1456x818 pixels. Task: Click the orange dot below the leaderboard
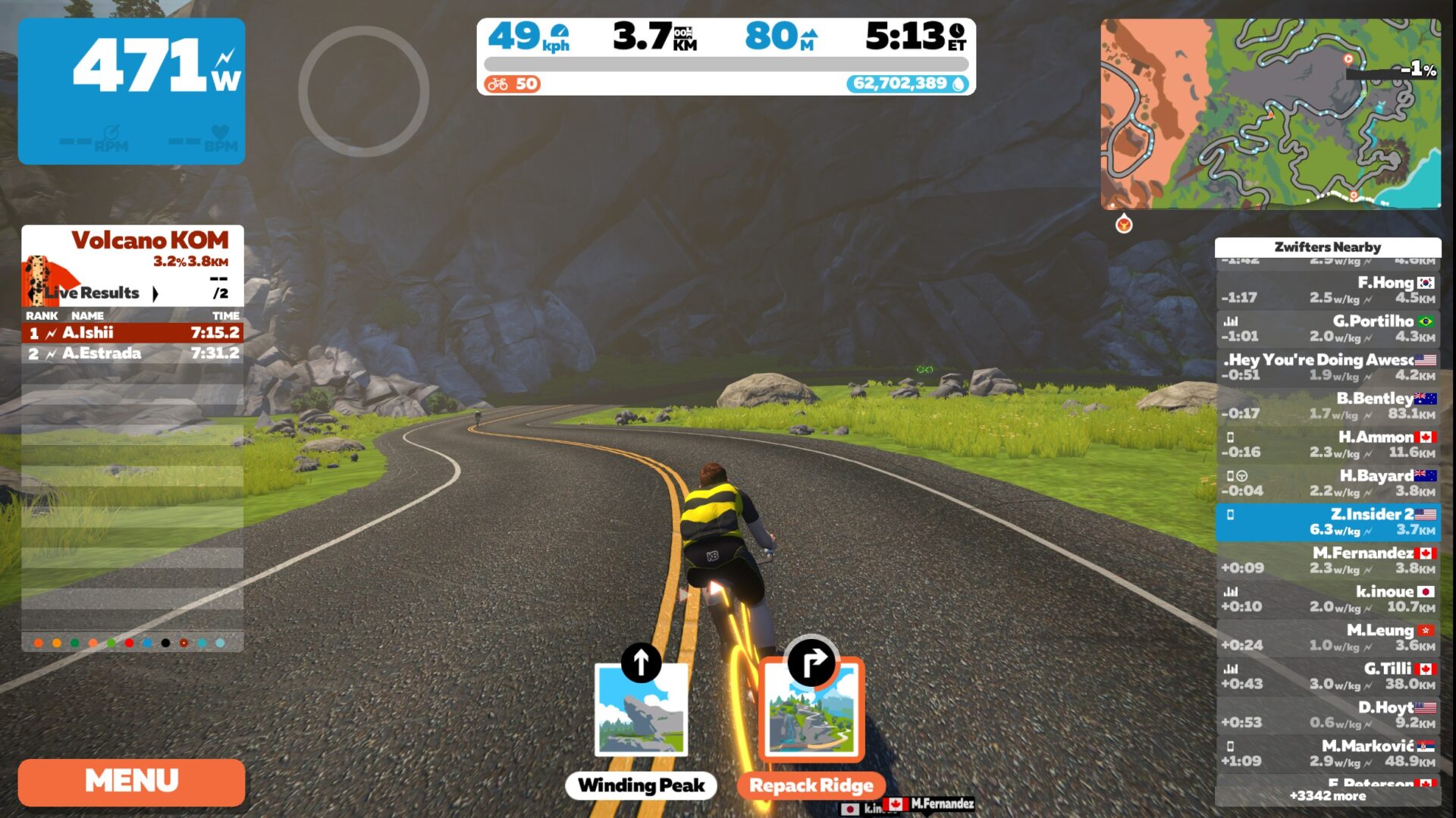click(36, 641)
